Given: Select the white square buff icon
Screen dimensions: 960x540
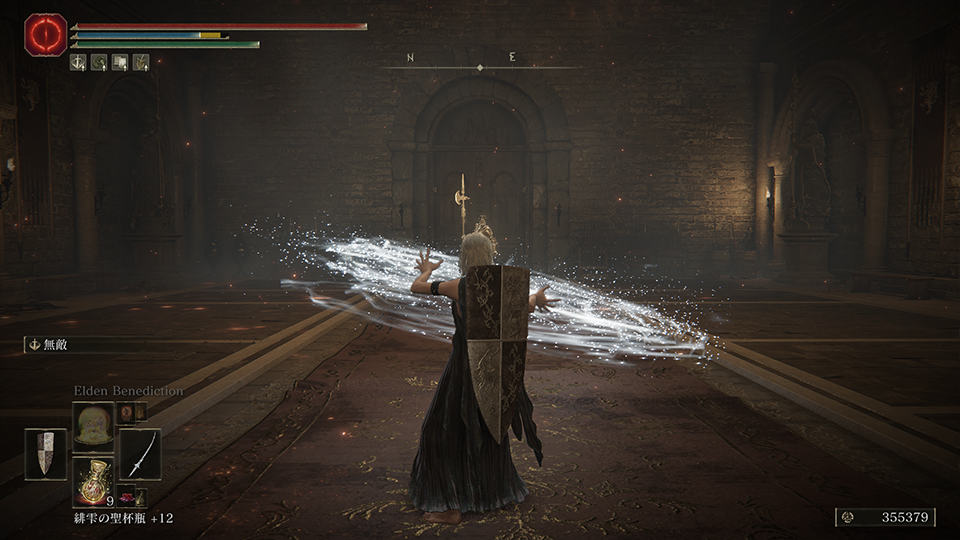Looking at the screenshot, I should pos(120,62).
